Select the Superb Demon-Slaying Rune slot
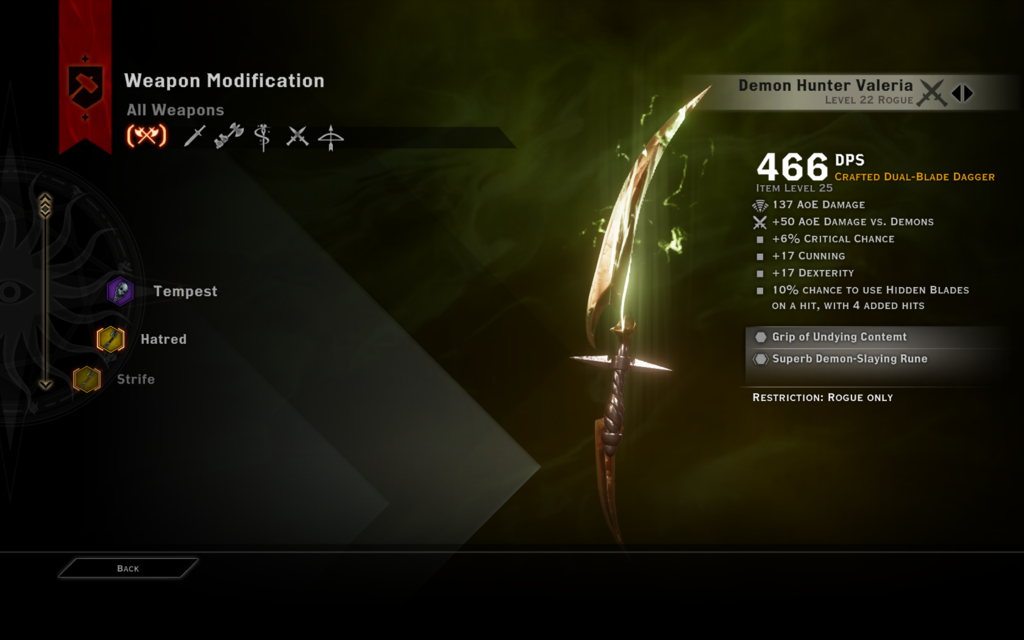The width and height of the screenshot is (1024, 640). click(x=849, y=359)
